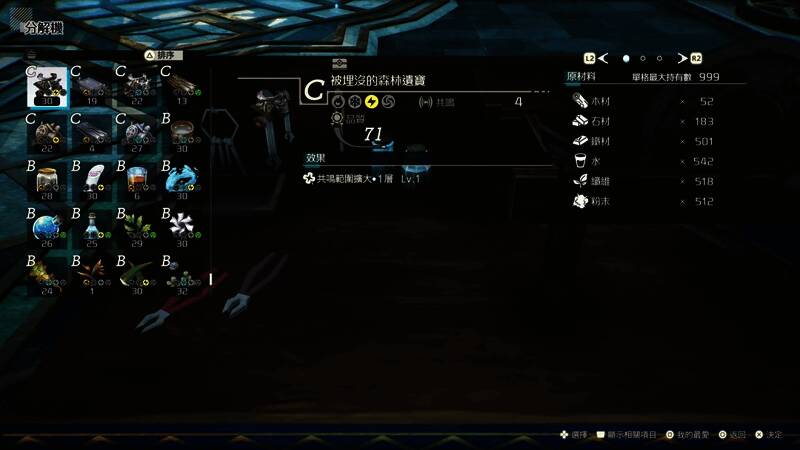Select the B-rank glass jar item
The height and width of the screenshot is (450, 800).
click(x=46, y=180)
